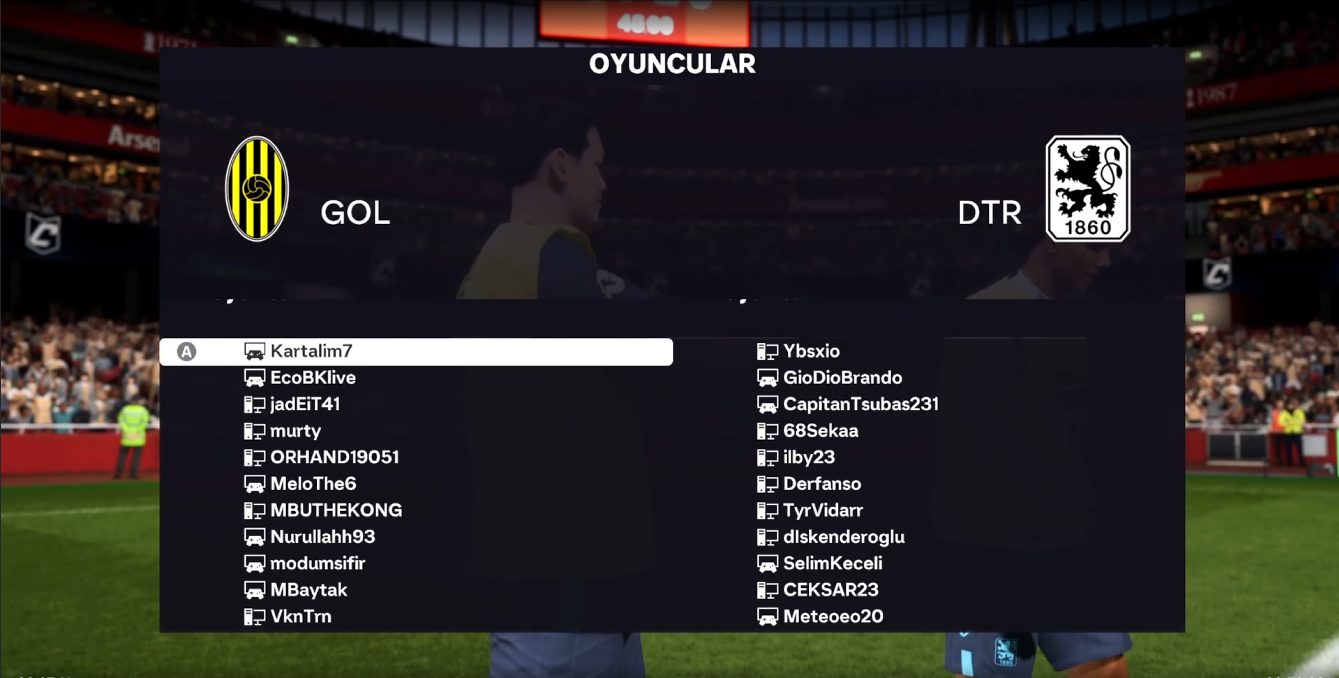
Task: Select MBUTHEKONG in the list
Action: click(x=336, y=511)
